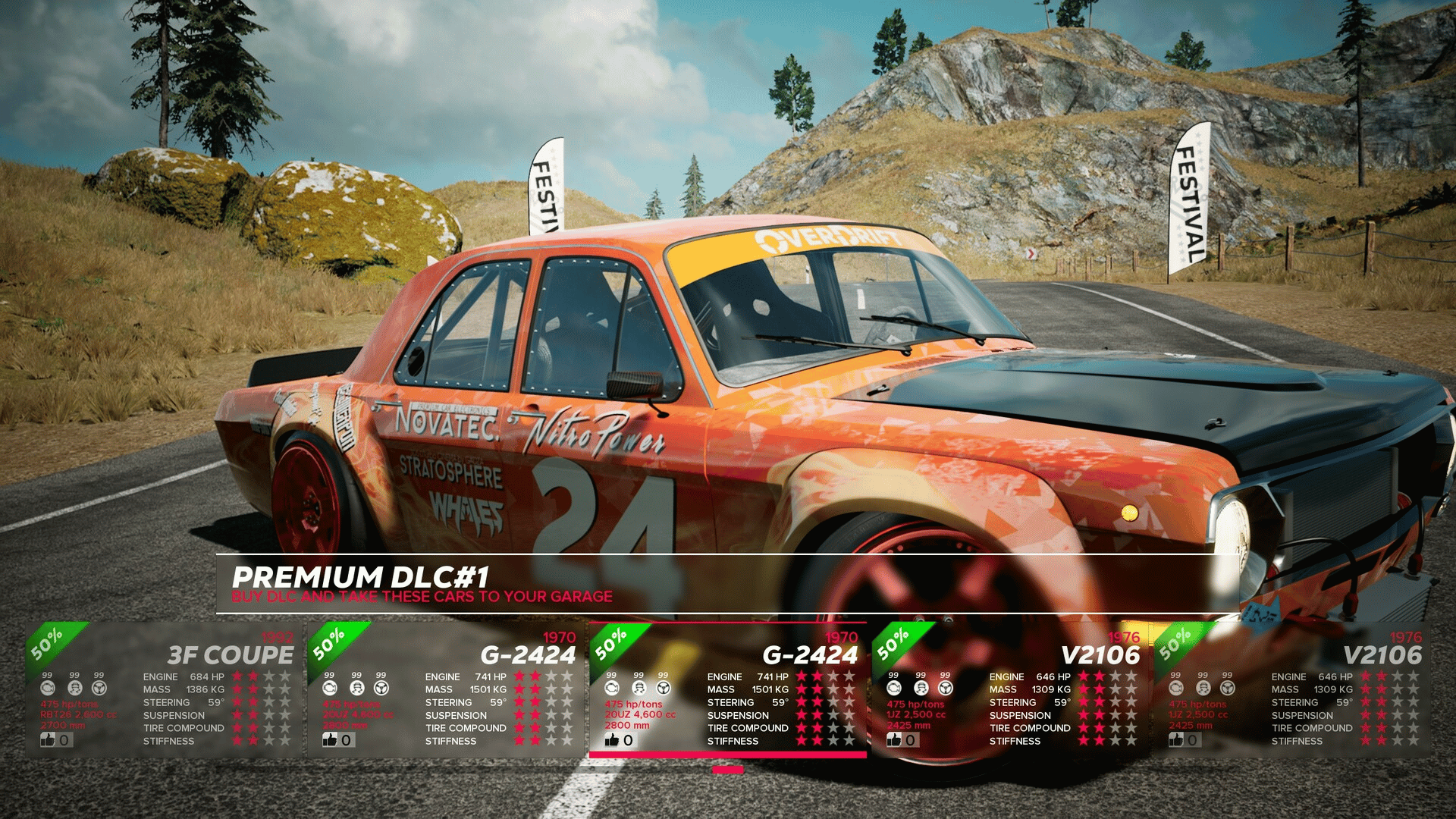Image resolution: width=1456 pixels, height=819 pixels.
Task: Click thumbs-up on the highlighted G-2424 card
Action: [613, 739]
